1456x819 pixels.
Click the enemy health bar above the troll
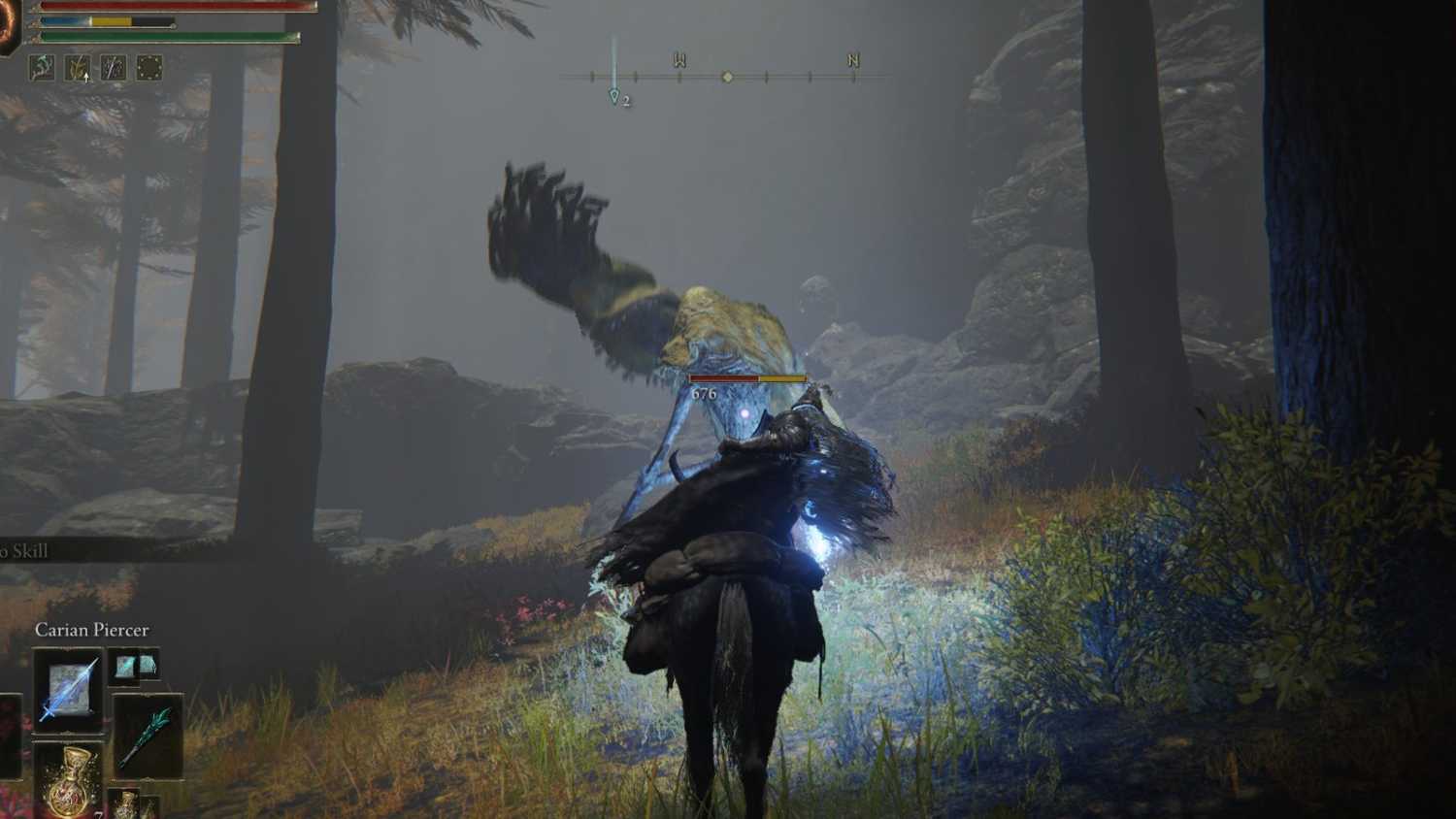click(x=745, y=377)
